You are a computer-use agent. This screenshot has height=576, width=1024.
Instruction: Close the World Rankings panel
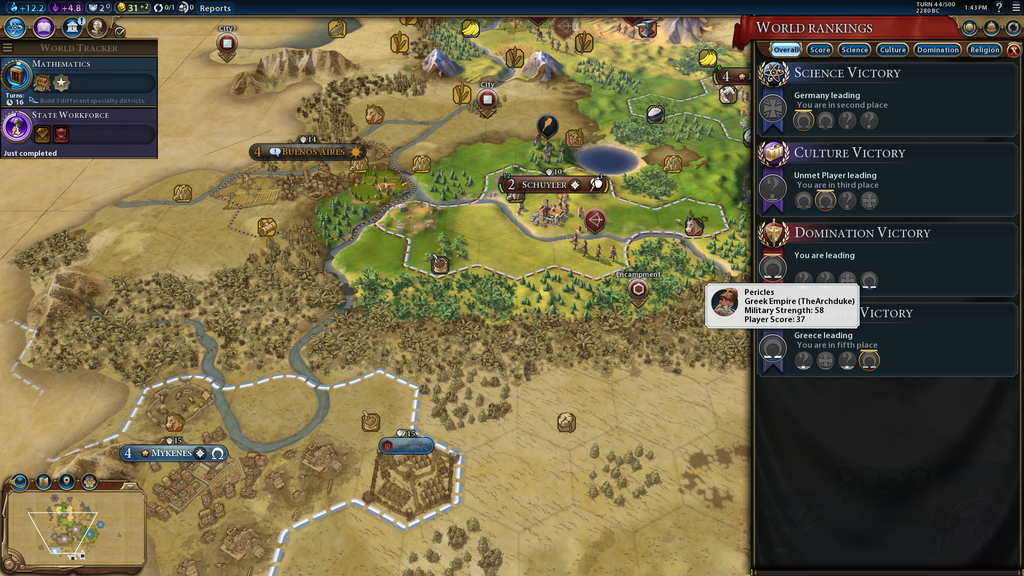(x=1013, y=49)
